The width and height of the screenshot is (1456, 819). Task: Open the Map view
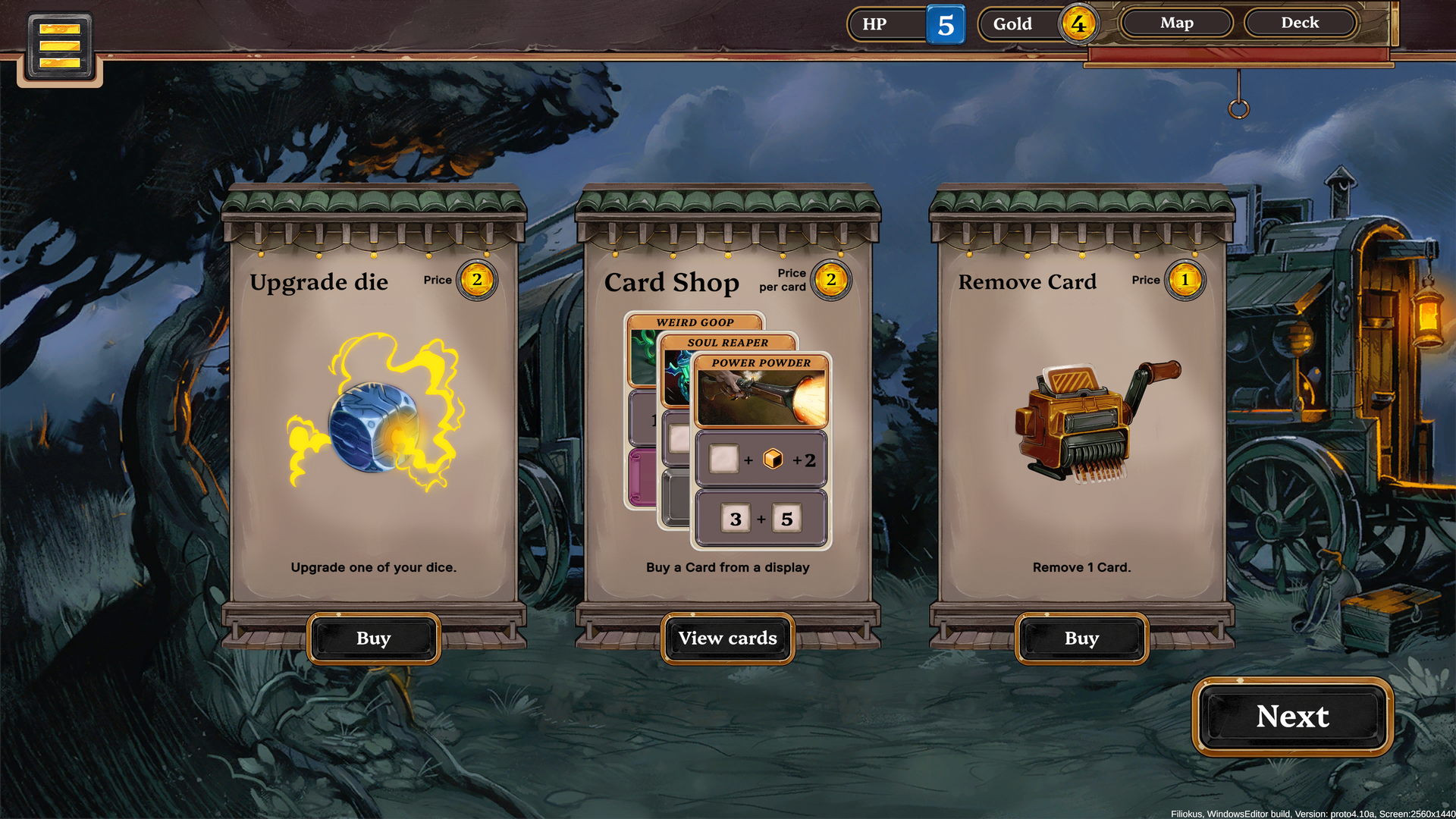click(x=1176, y=23)
